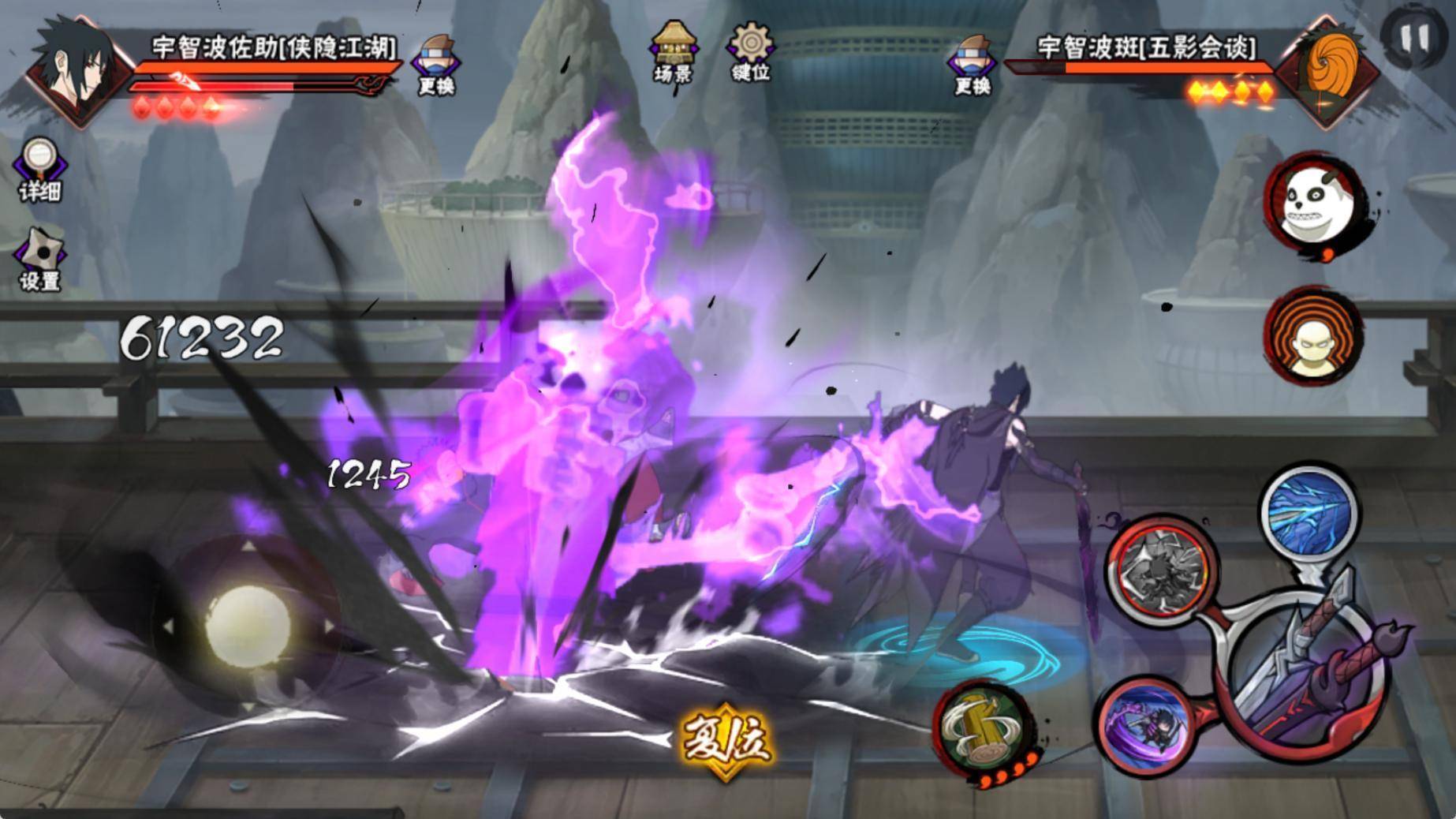Select Madara's masked portrait

point(1327,71)
